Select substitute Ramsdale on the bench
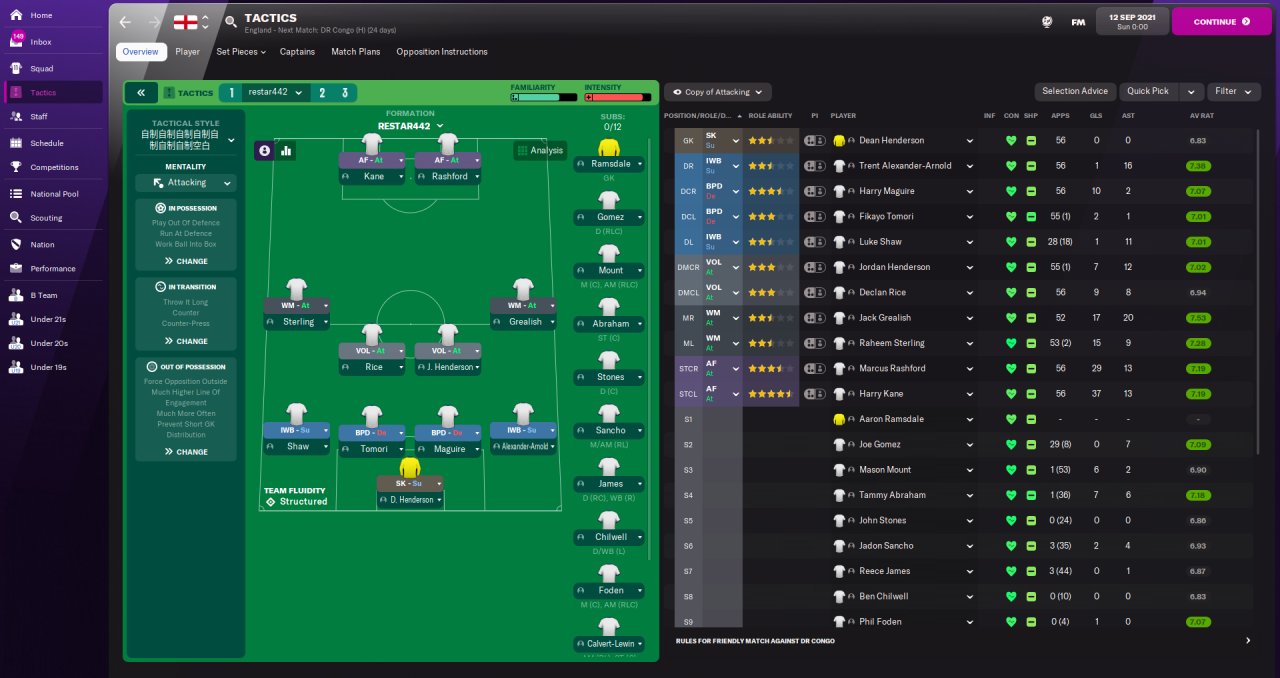 tap(610, 163)
